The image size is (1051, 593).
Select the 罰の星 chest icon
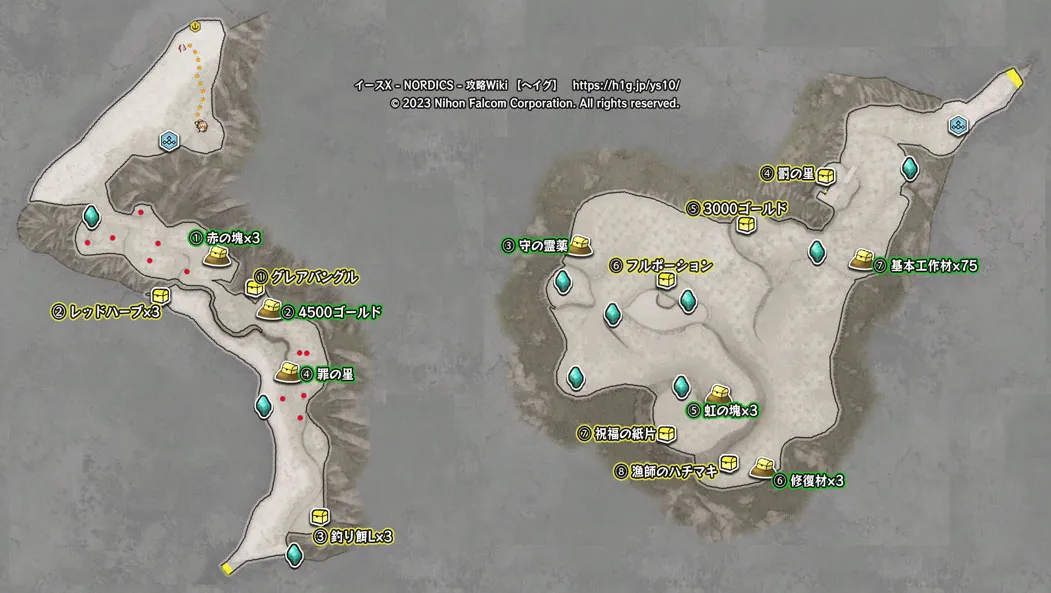pyautogui.click(x=827, y=176)
